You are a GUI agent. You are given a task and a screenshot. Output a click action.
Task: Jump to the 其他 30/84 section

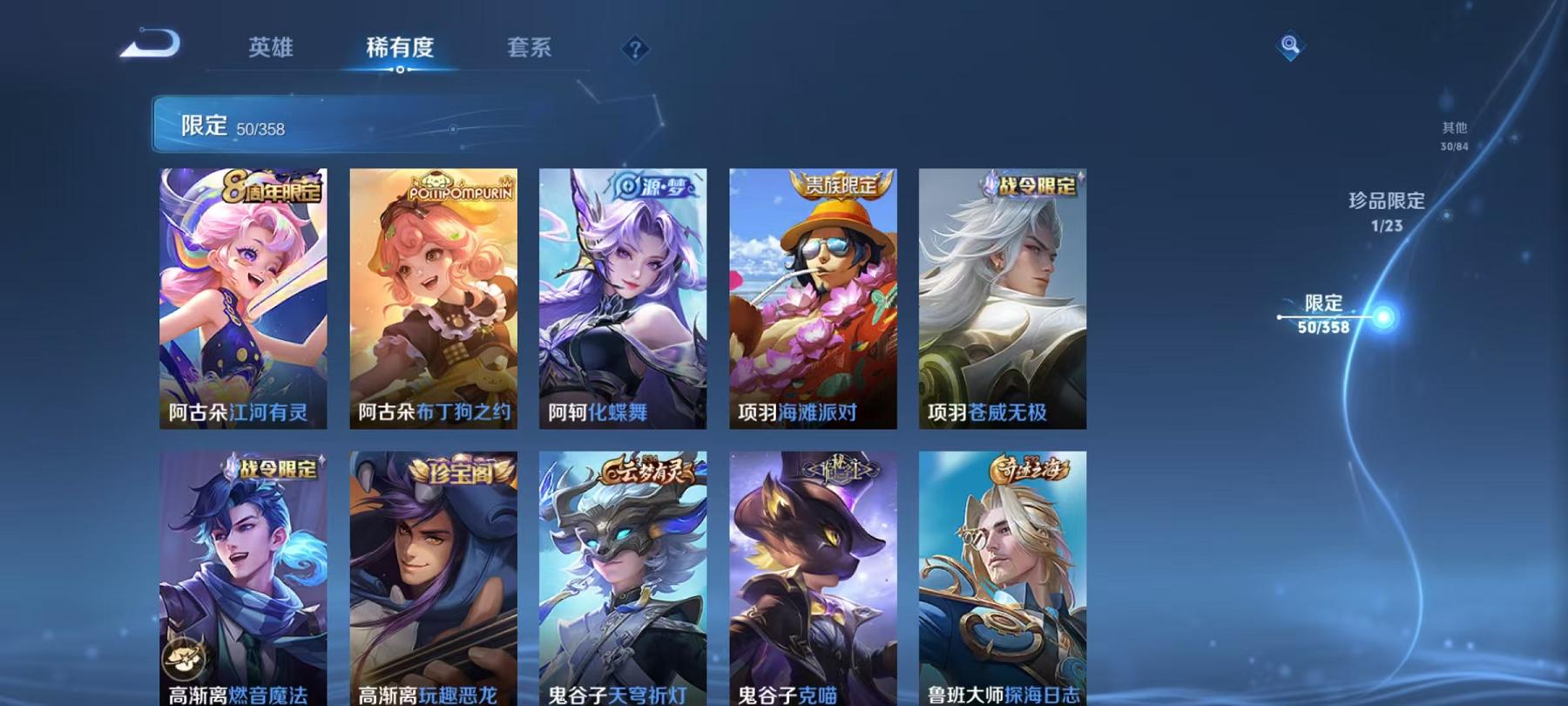[x=1454, y=135]
